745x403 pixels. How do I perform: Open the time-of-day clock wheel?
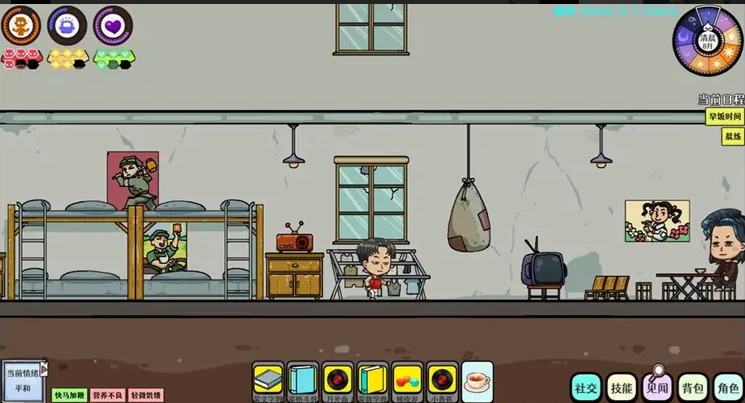(x=706, y=39)
